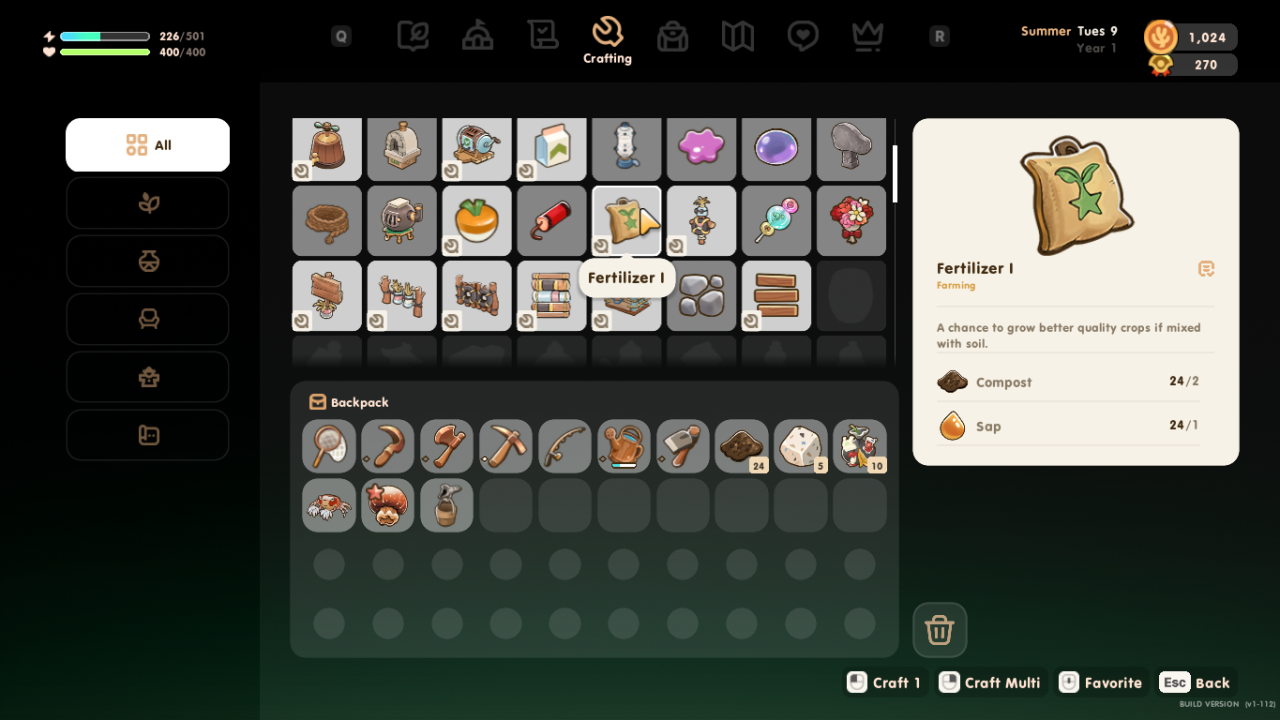Select the milk carton recipe

click(552, 149)
